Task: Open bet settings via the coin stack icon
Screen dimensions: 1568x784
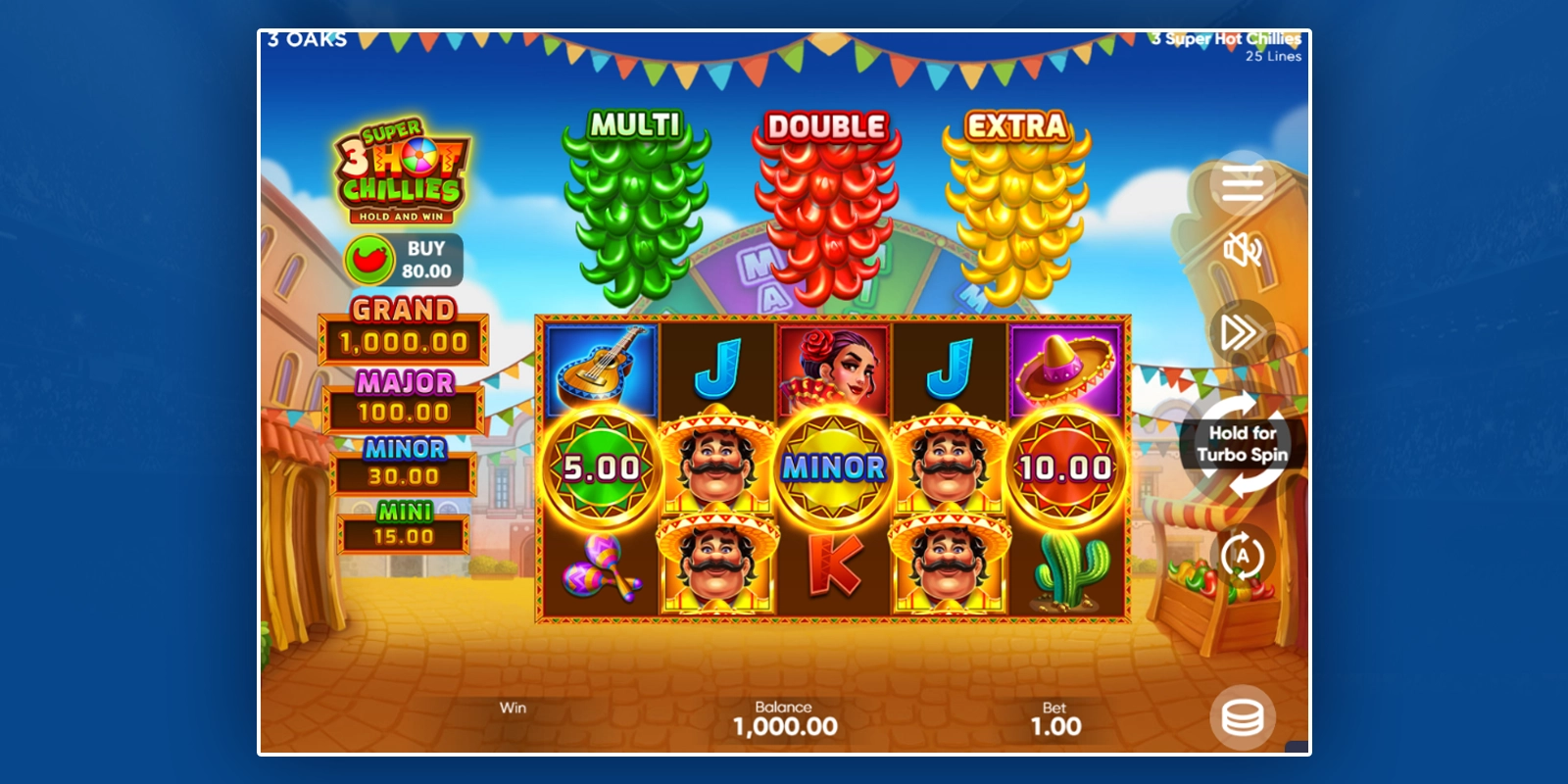Action: (x=1243, y=718)
